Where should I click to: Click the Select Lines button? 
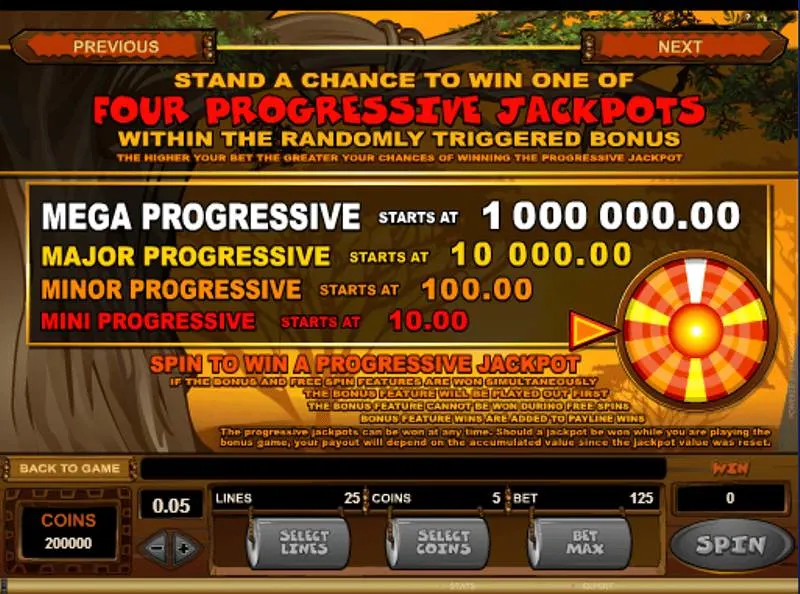tap(301, 544)
